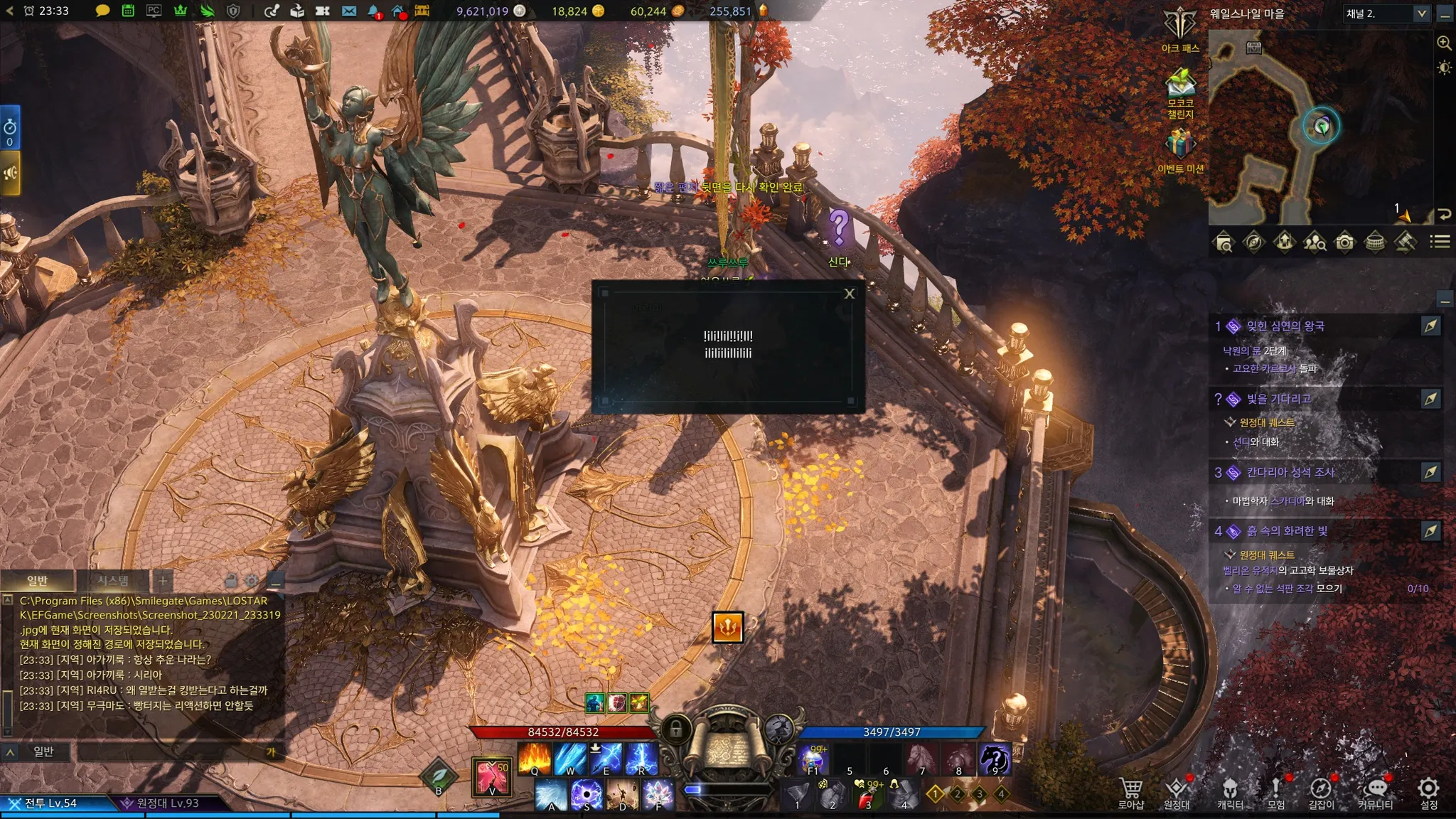Add a new chat tab with plus button
Viewport: 1456px width, 819px height.
(163, 581)
